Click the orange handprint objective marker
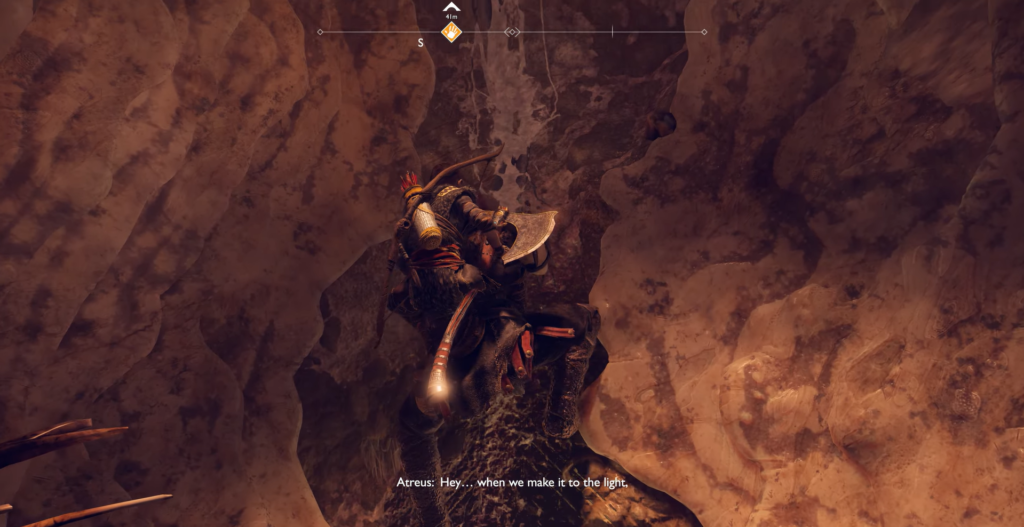Screen dimensions: 1024x527 coord(452,32)
